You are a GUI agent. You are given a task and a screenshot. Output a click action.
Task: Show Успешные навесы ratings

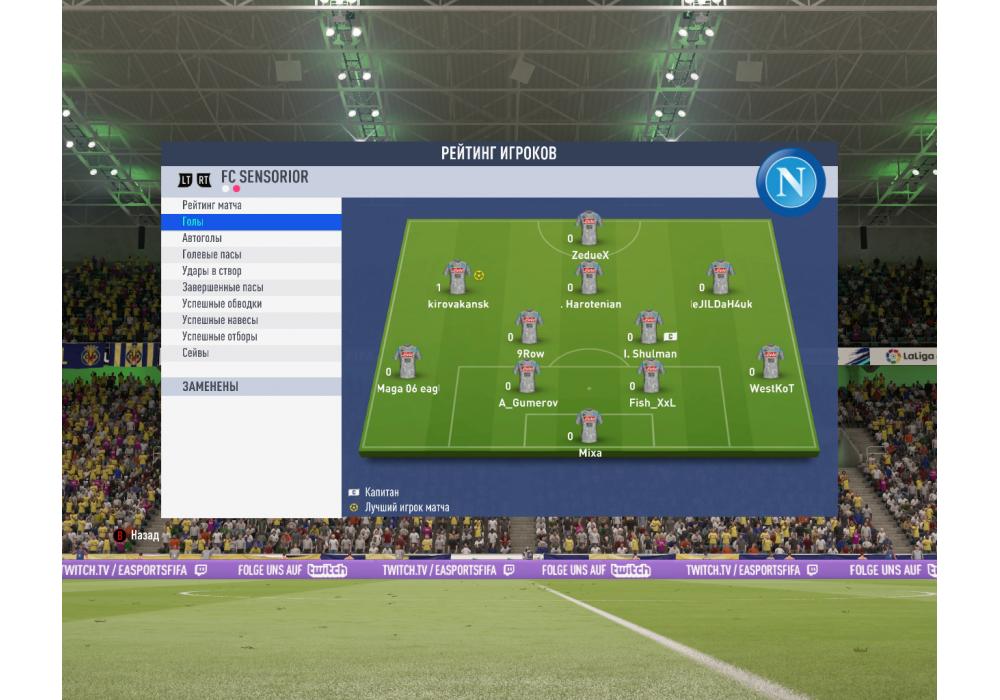[x=250, y=320]
